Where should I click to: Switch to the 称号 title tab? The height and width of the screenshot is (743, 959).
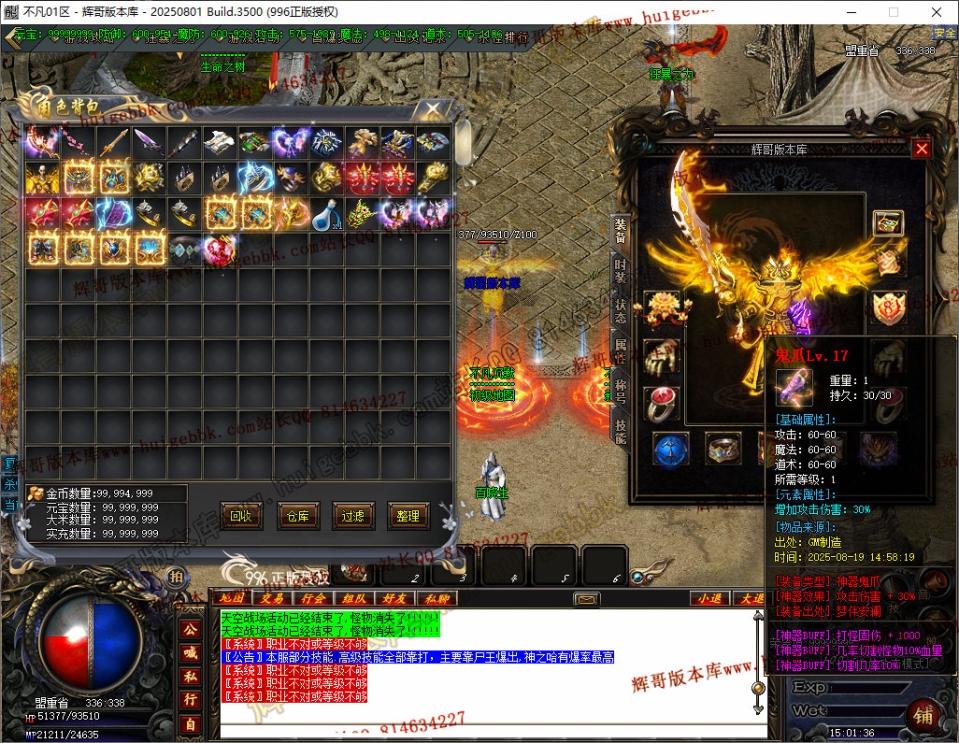(620, 391)
